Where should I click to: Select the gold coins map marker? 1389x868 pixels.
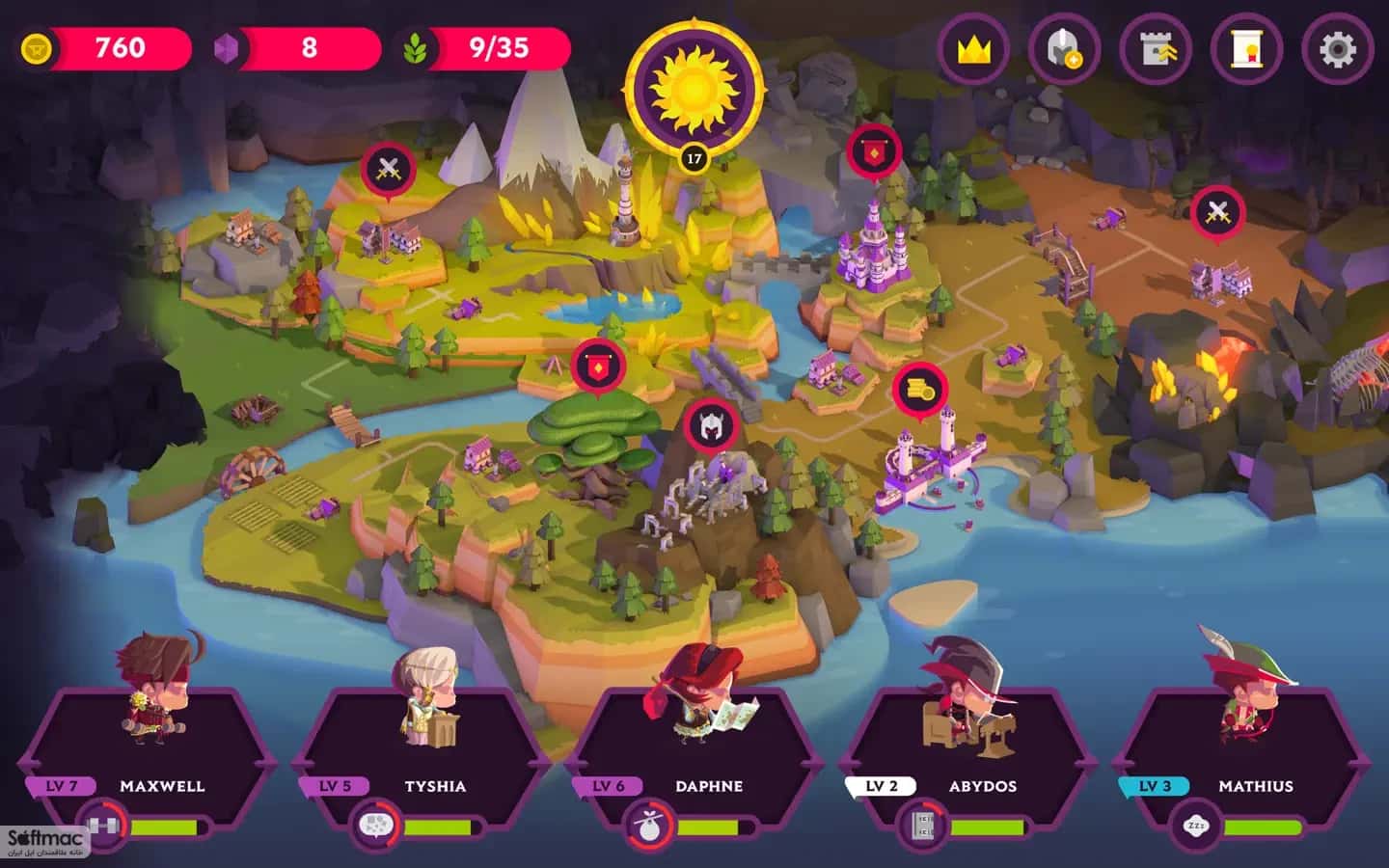(919, 391)
